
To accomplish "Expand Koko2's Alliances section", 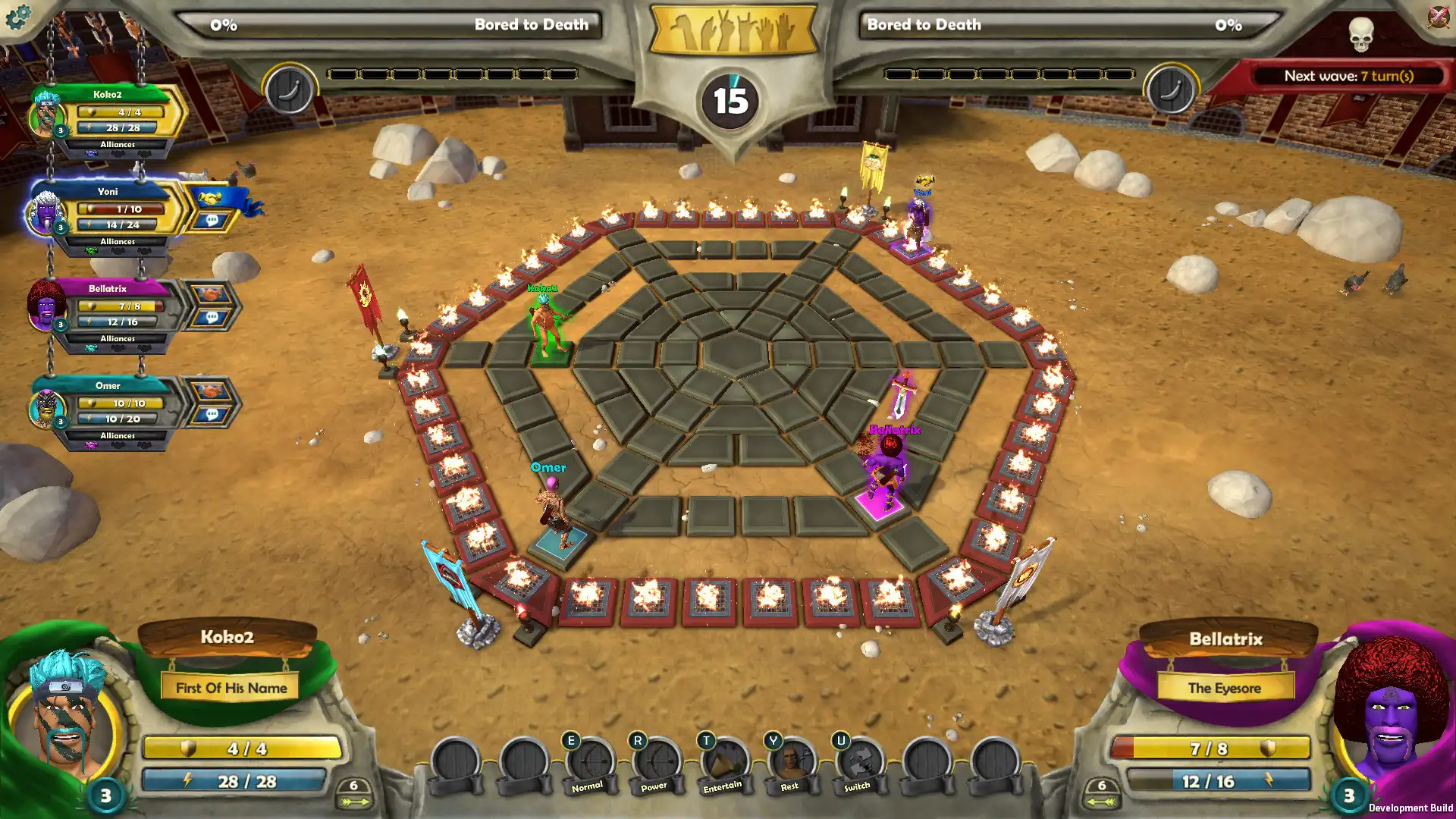I will pos(118,143).
